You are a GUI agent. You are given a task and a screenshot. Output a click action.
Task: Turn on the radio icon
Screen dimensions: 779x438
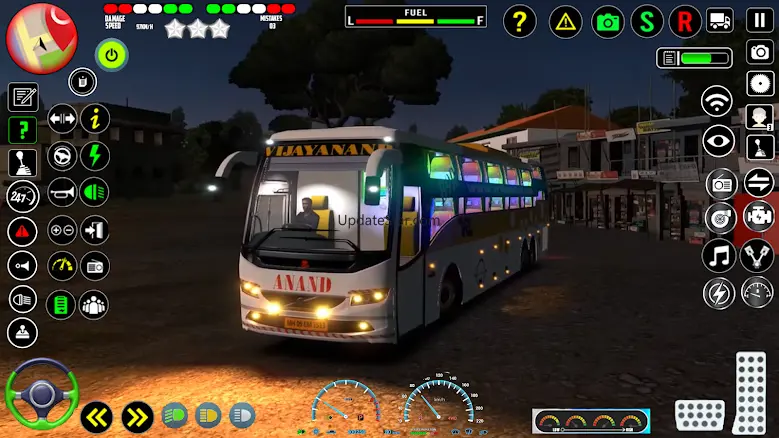click(x=721, y=184)
